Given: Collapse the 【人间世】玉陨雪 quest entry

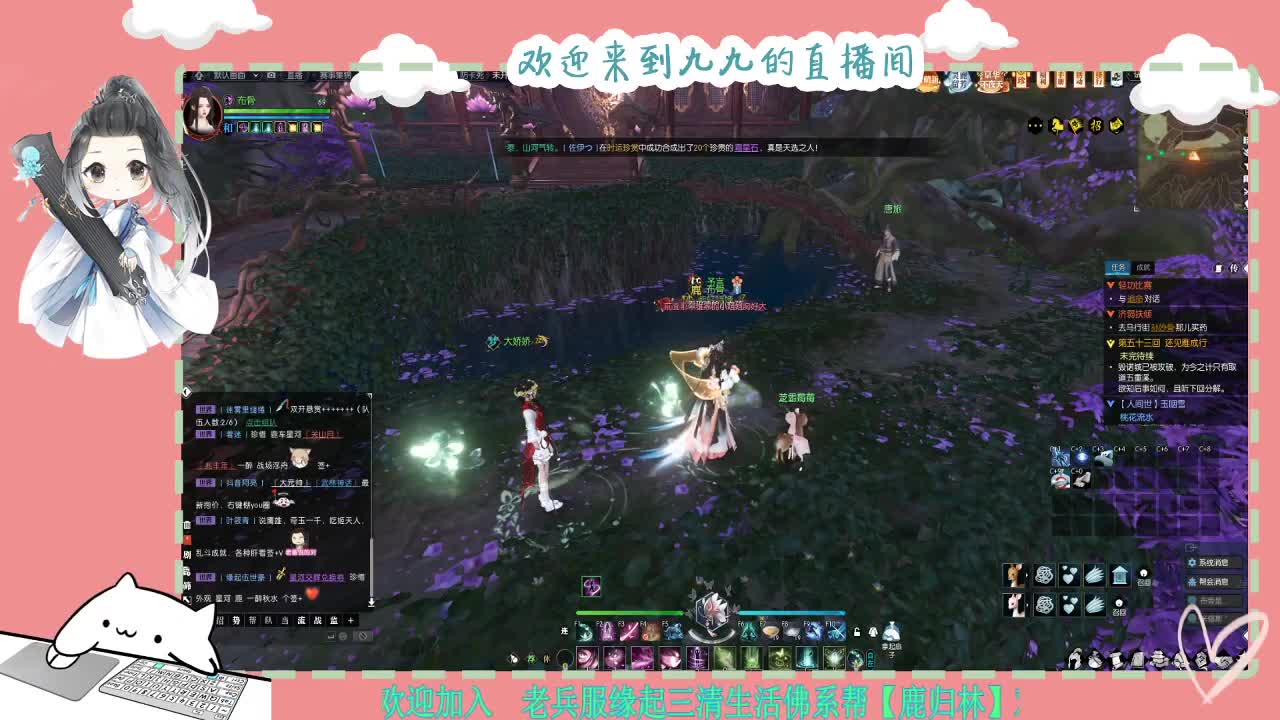Looking at the screenshot, I should [1110, 404].
